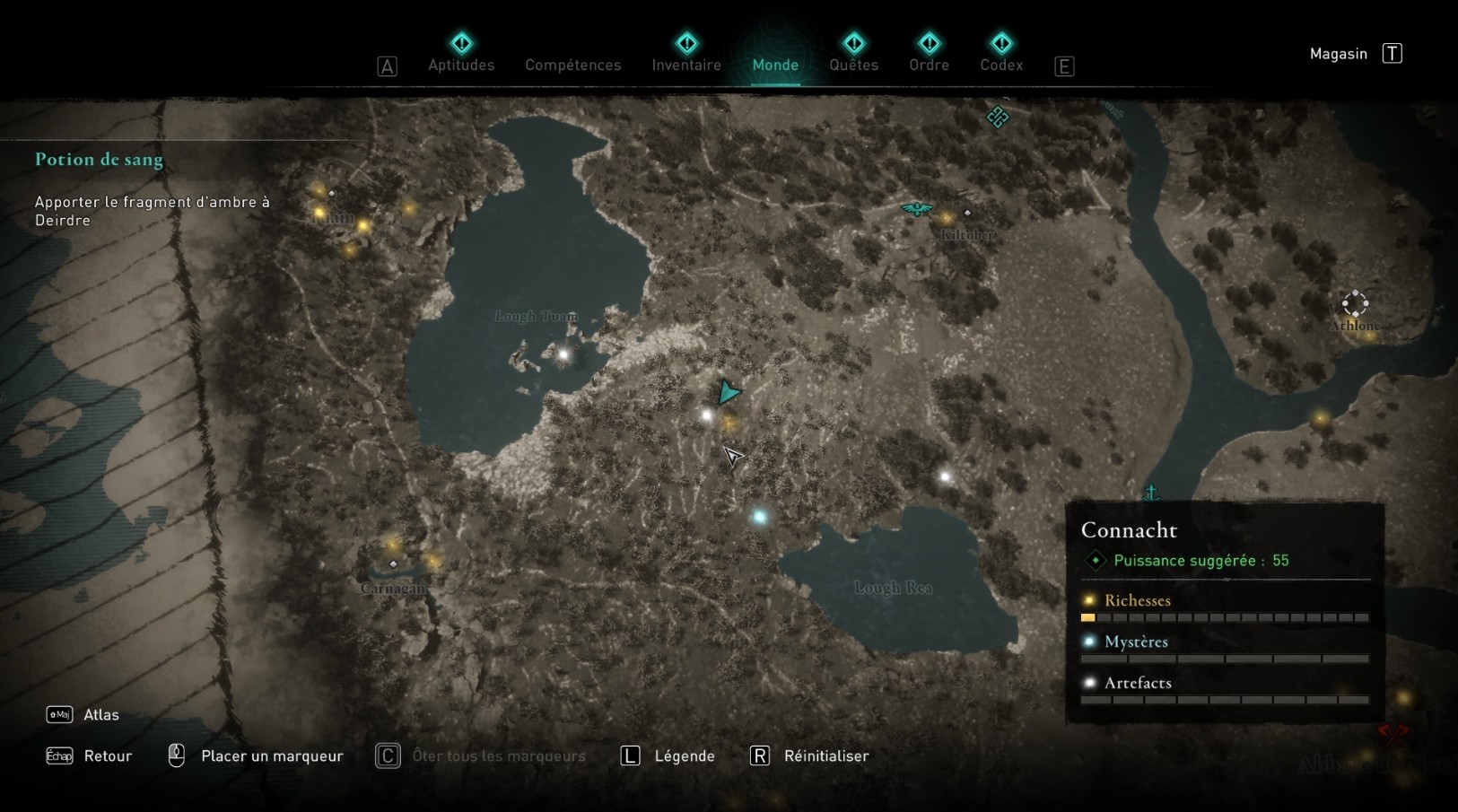Select the Quêtes diamond icon
Screen dimensions: 1458x812
point(854,41)
